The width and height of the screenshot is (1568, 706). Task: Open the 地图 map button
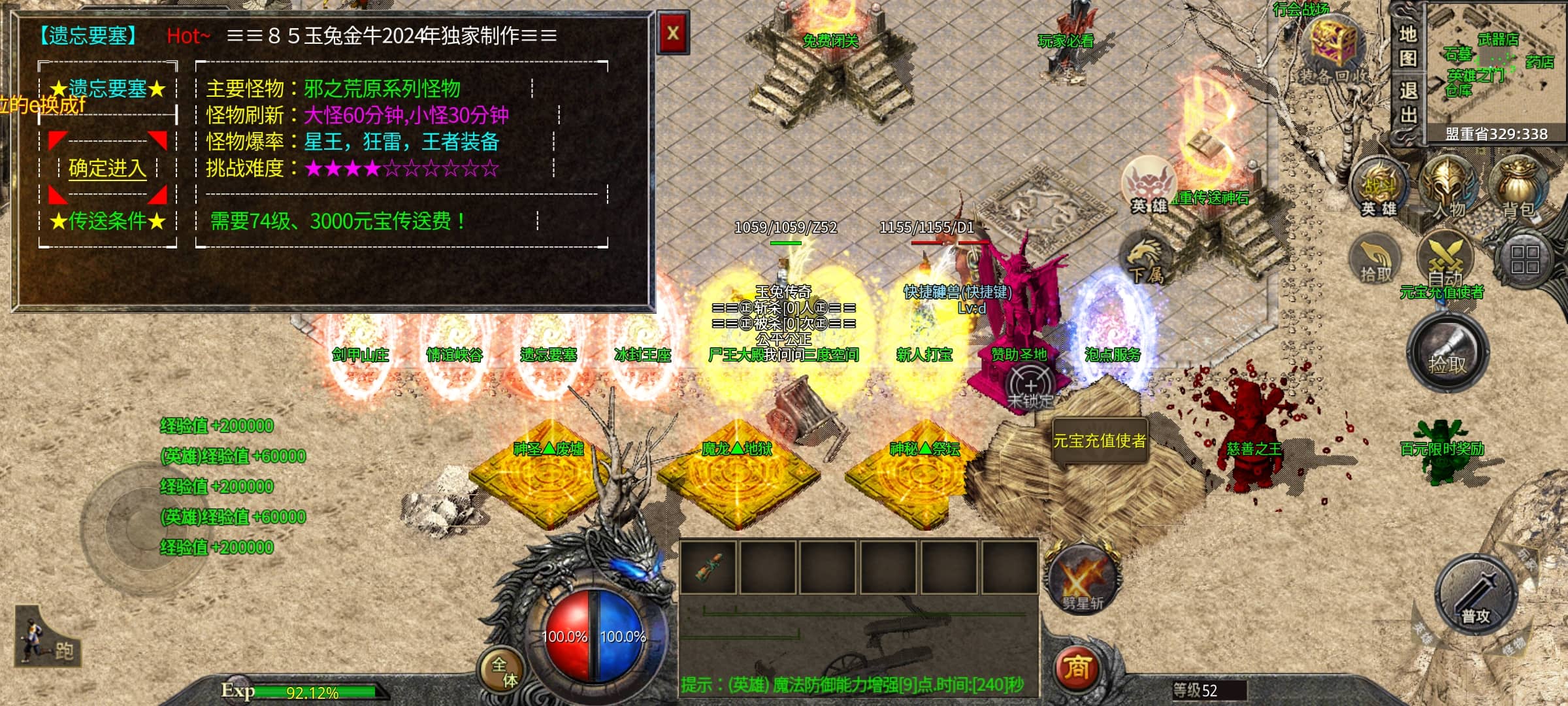tap(1407, 46)
